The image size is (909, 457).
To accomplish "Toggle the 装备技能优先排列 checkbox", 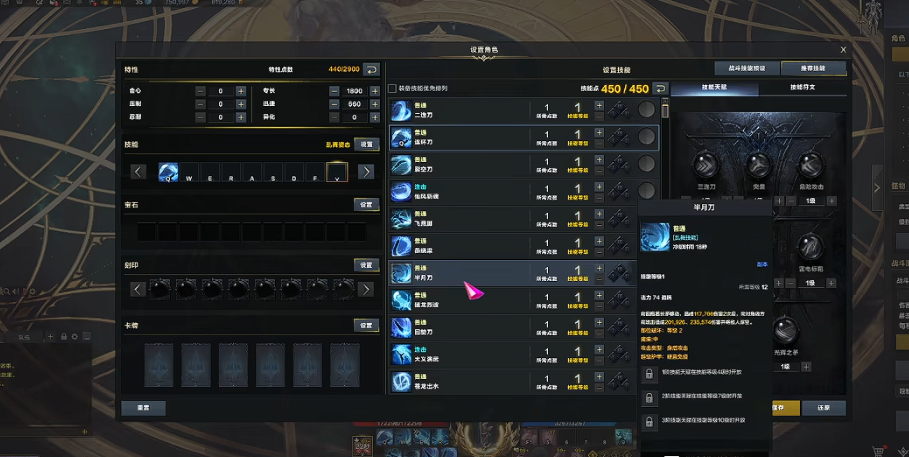I will click(x=392, y=89).
